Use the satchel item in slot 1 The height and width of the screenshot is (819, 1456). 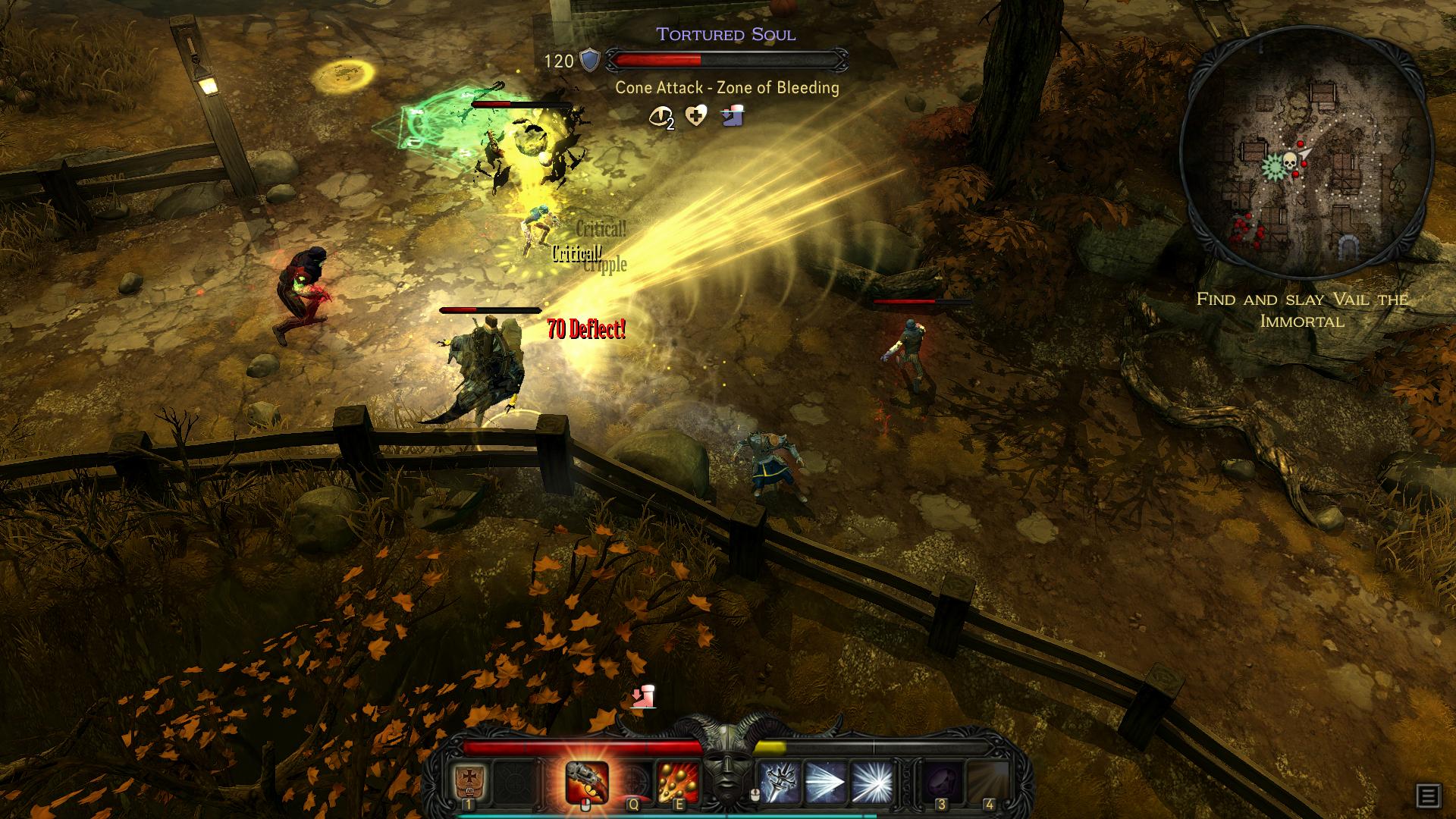click(x=469, y=783)
